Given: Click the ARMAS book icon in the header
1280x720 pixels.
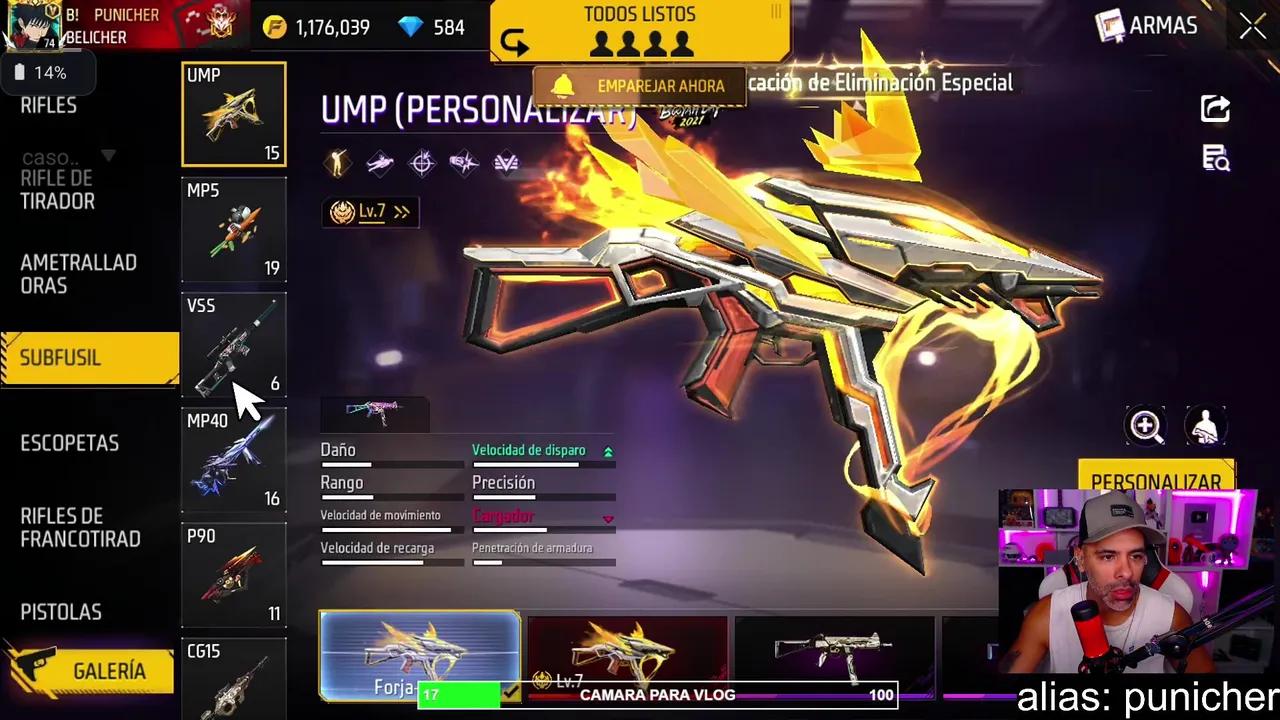Looking at the screenshot, I should (x=1110, y=26).
